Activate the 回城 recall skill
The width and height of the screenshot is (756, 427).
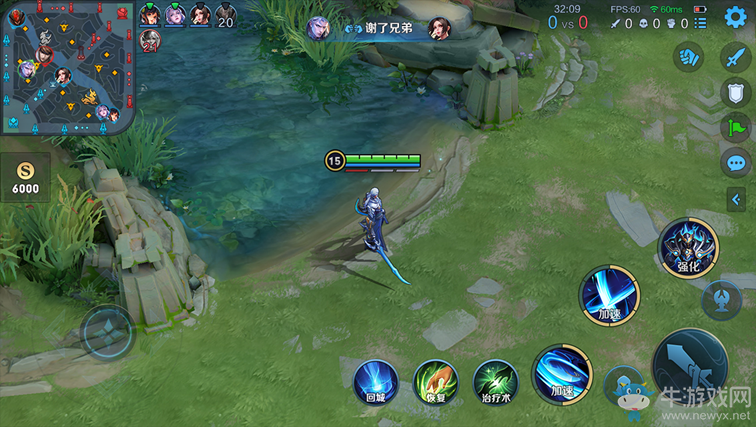(375, 382)
